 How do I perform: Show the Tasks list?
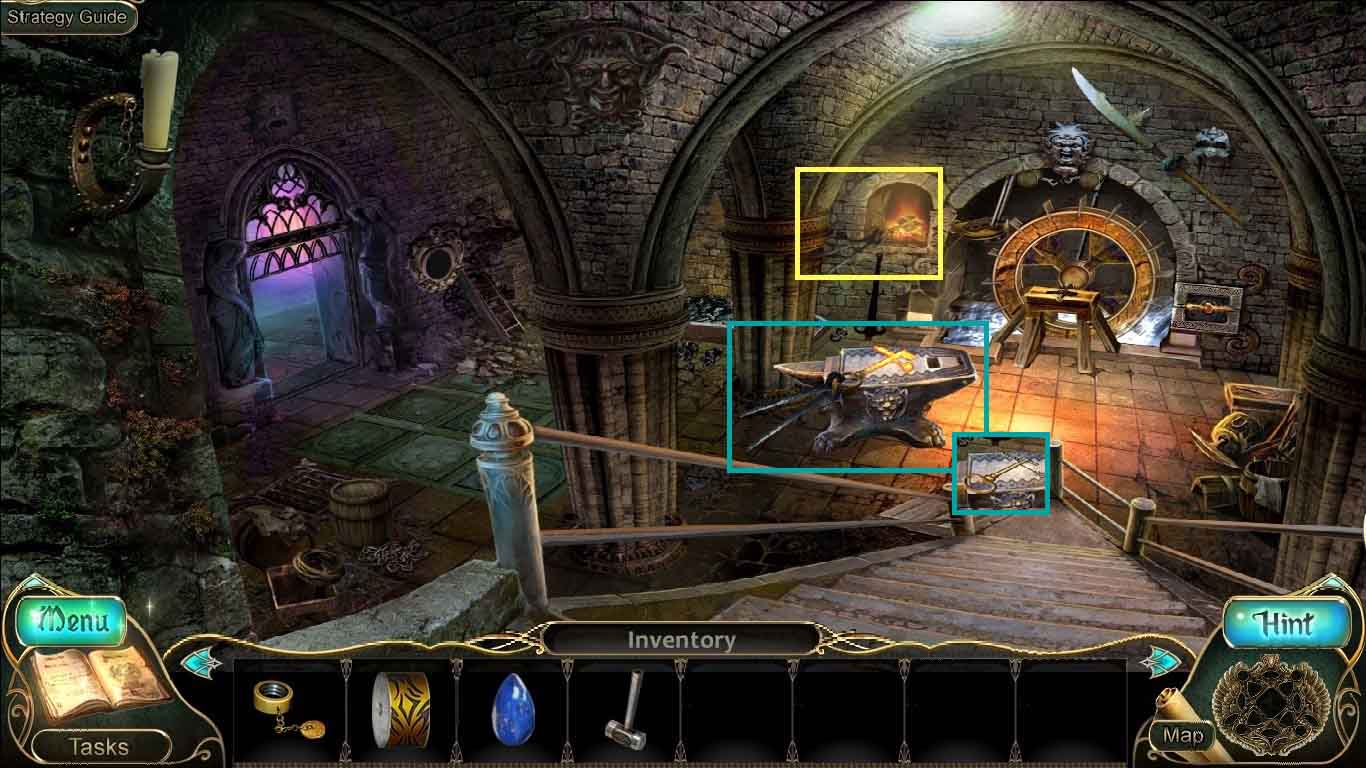point(98,746)
